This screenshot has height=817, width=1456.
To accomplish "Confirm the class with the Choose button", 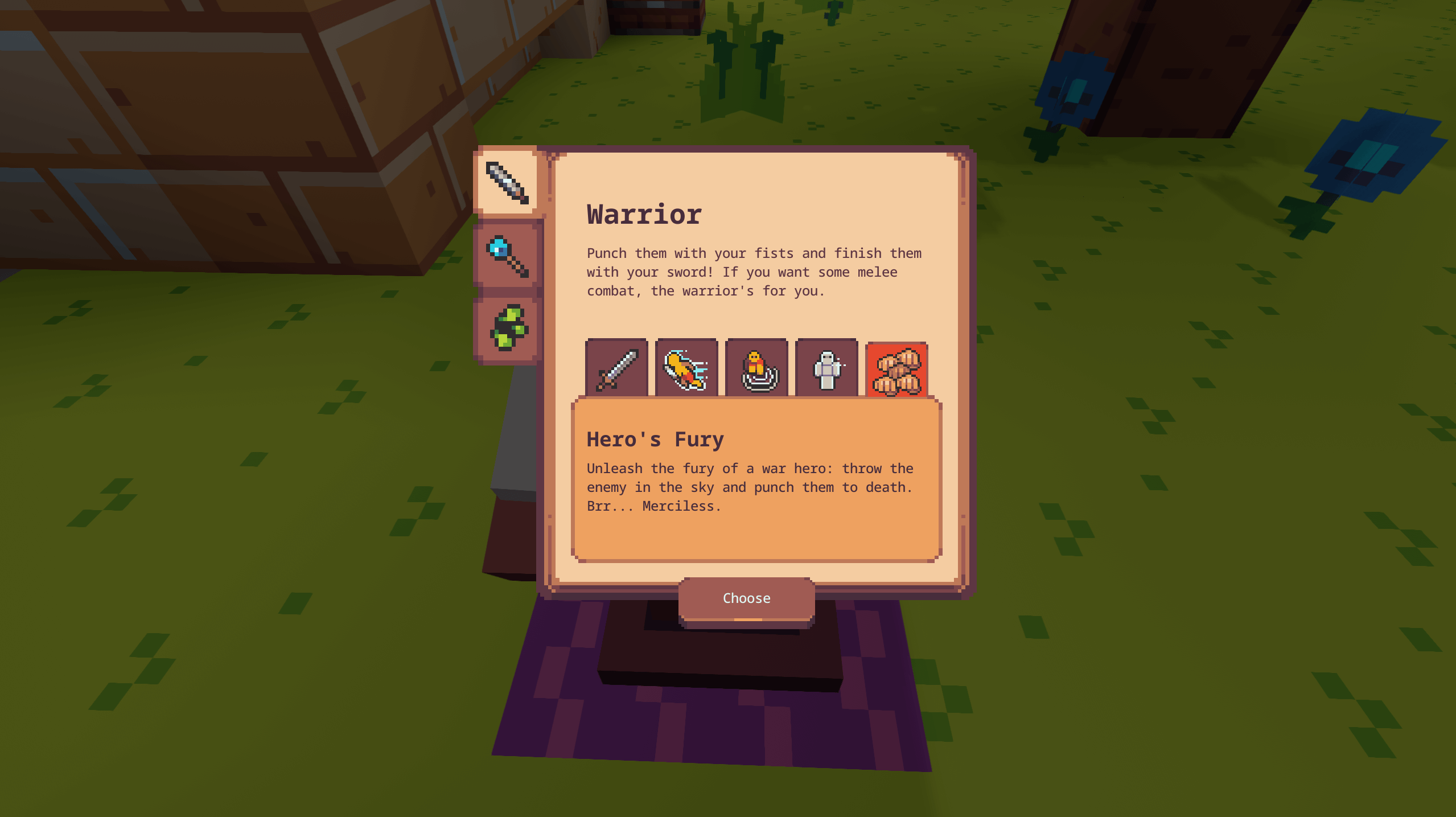I will pos(746,598).
